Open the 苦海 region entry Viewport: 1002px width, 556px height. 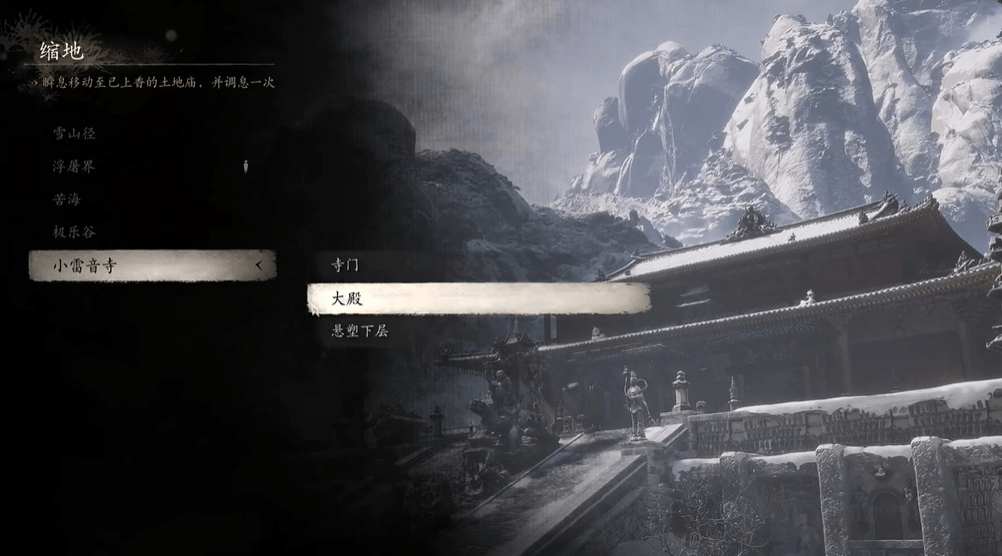point(68,199)
